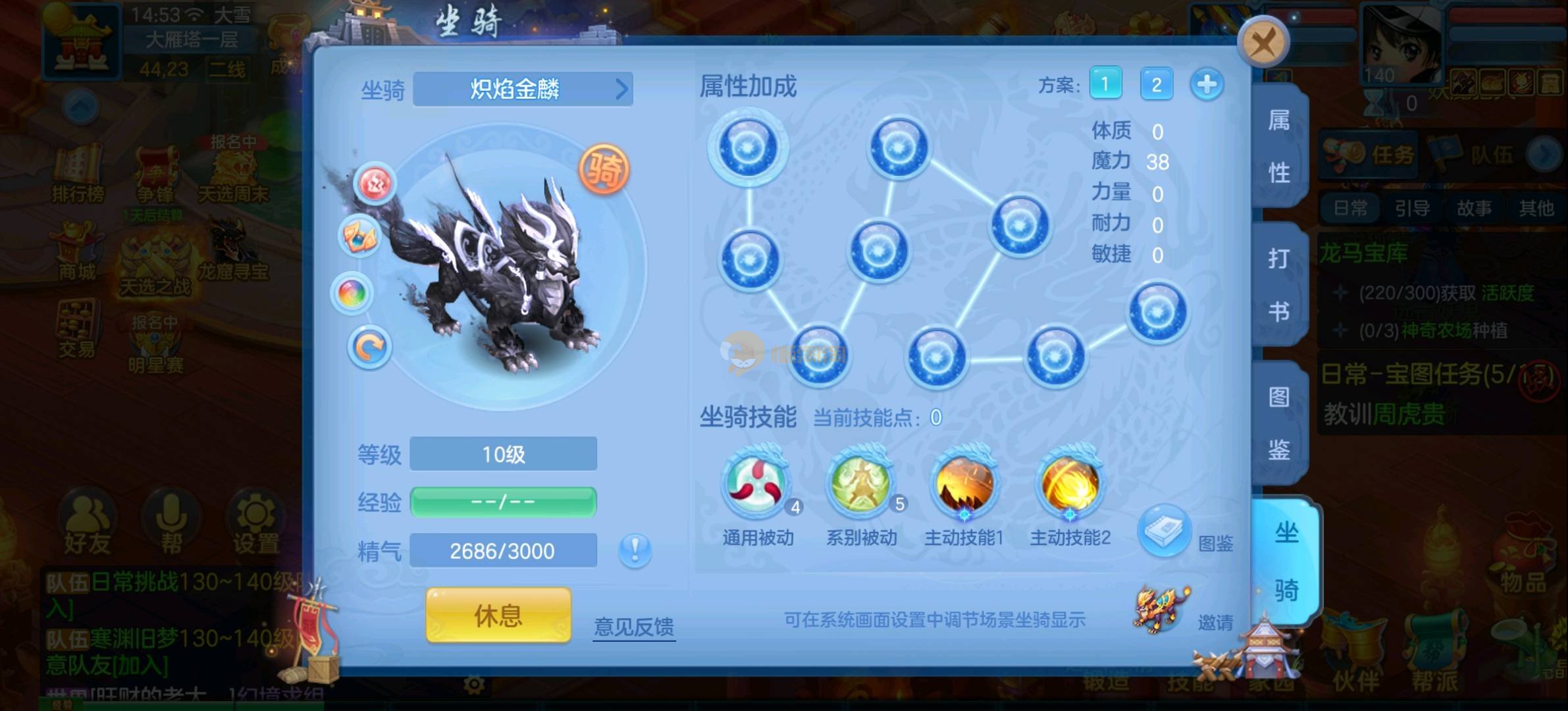Viewport: 1568px width, 711px height.
Task: Select the 坐骑 side tab
Action: (1285, 561)
